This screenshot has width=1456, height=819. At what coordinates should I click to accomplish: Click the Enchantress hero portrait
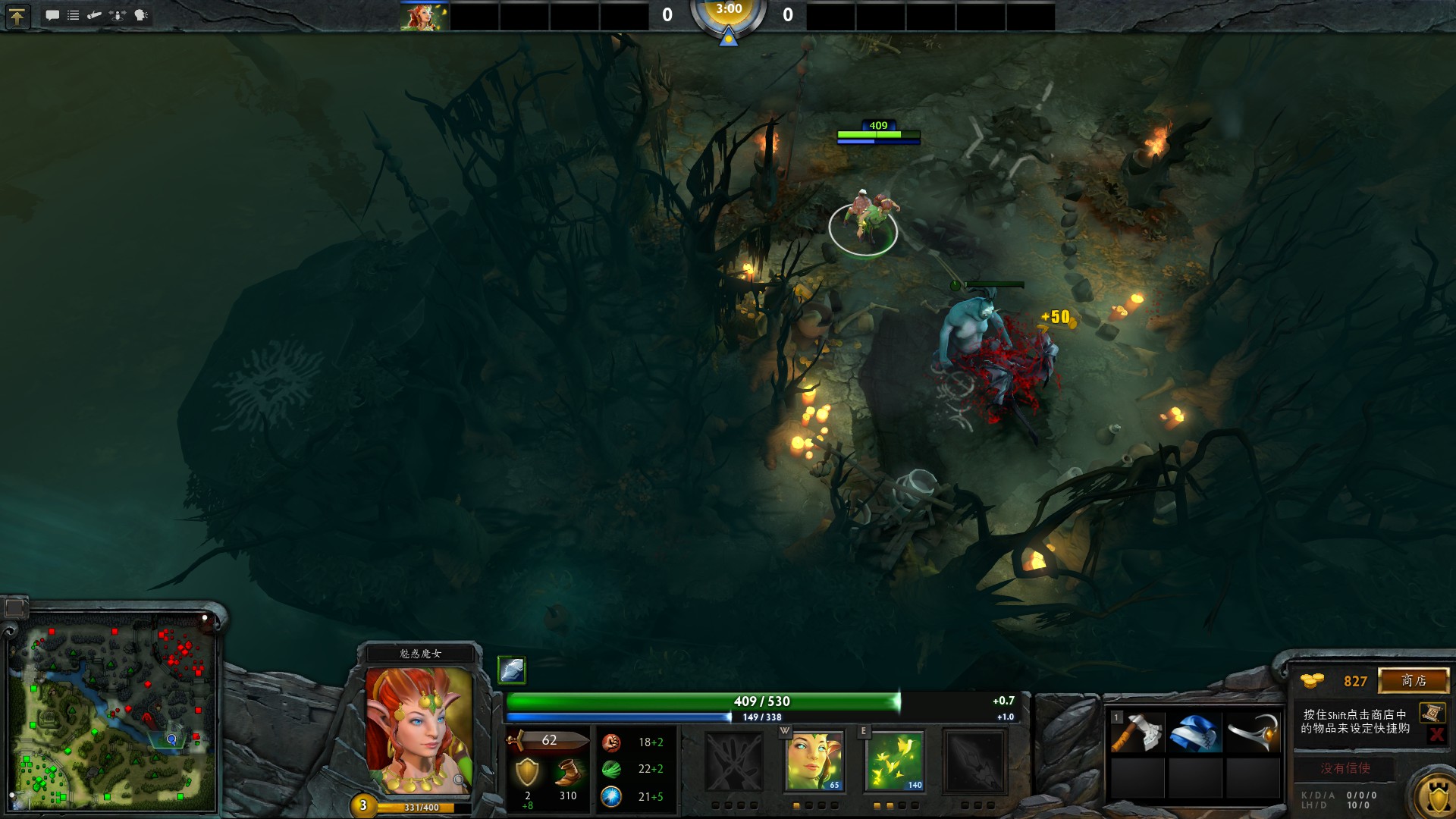point(419,730)
